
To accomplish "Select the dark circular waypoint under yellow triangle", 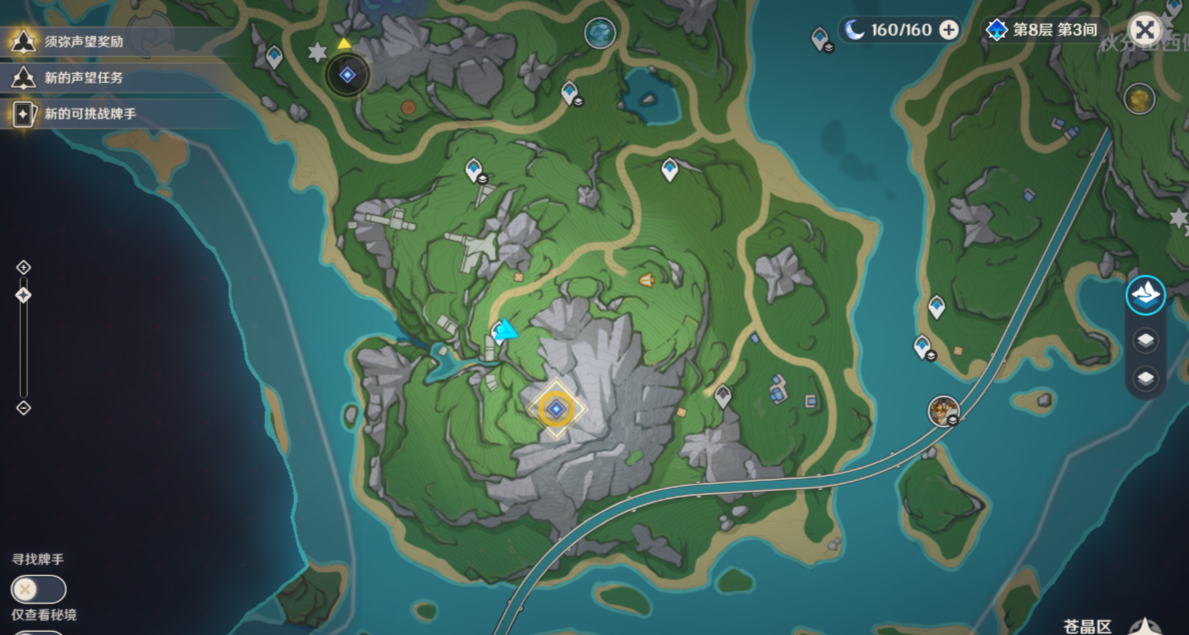I will click(347, 74).
